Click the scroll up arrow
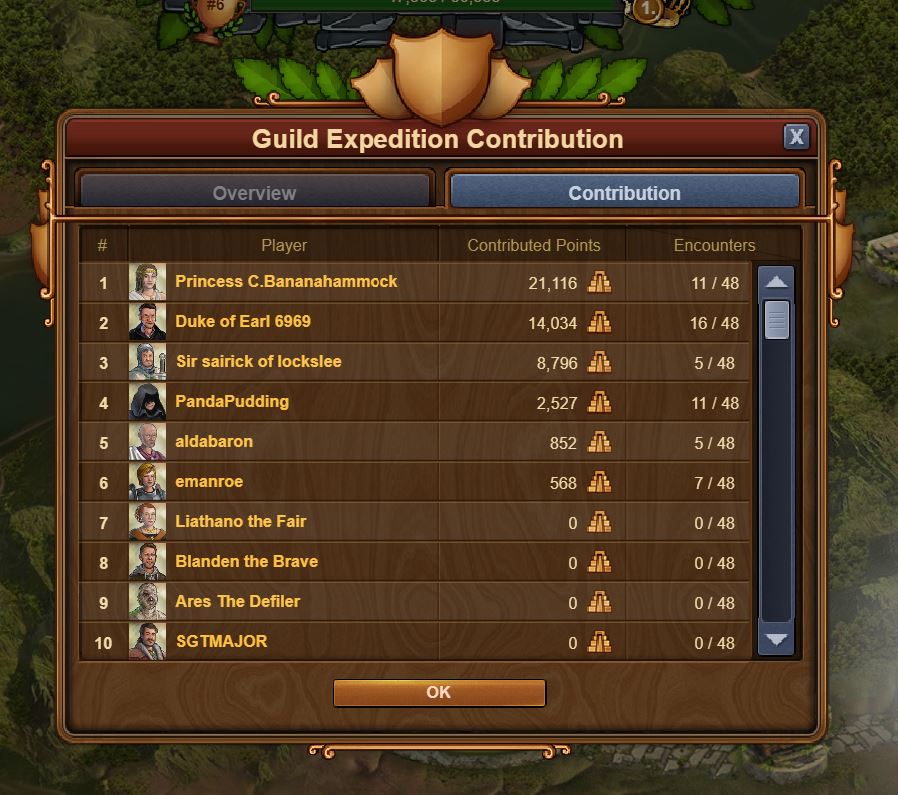Viewport: 898px width, 795px height. tap(776, 282)
